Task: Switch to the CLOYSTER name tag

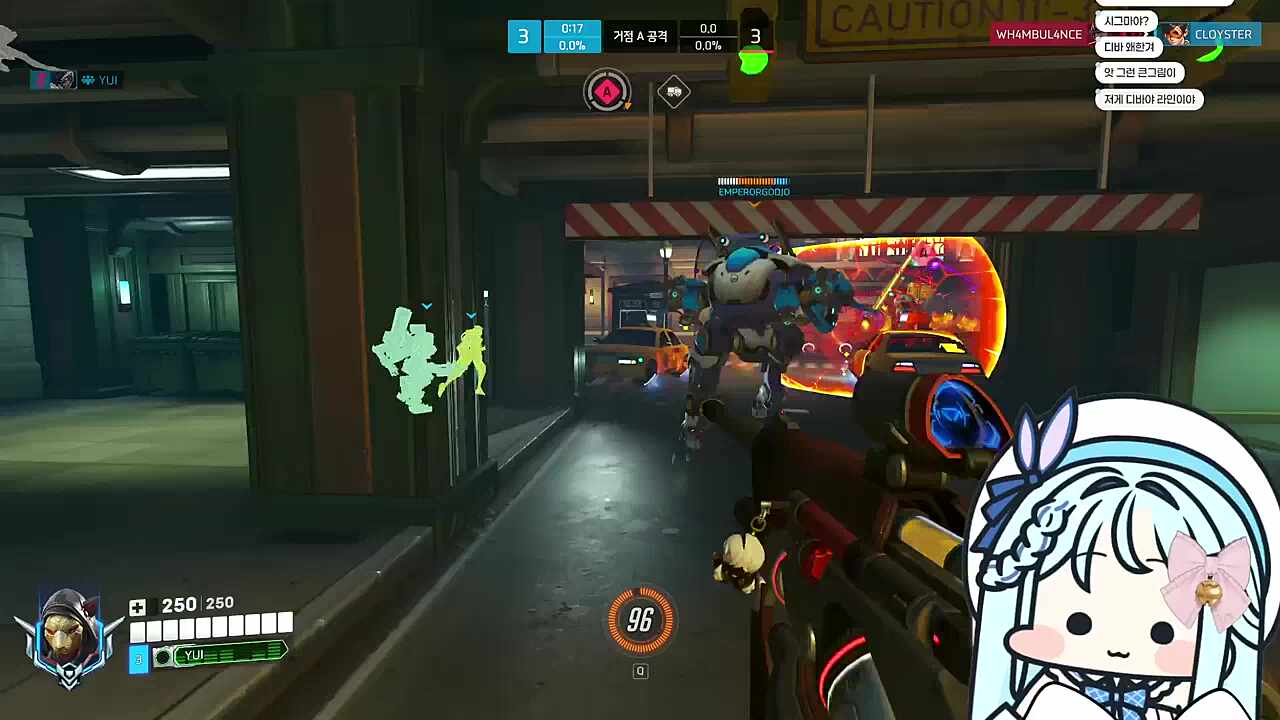Action: 1223,34
